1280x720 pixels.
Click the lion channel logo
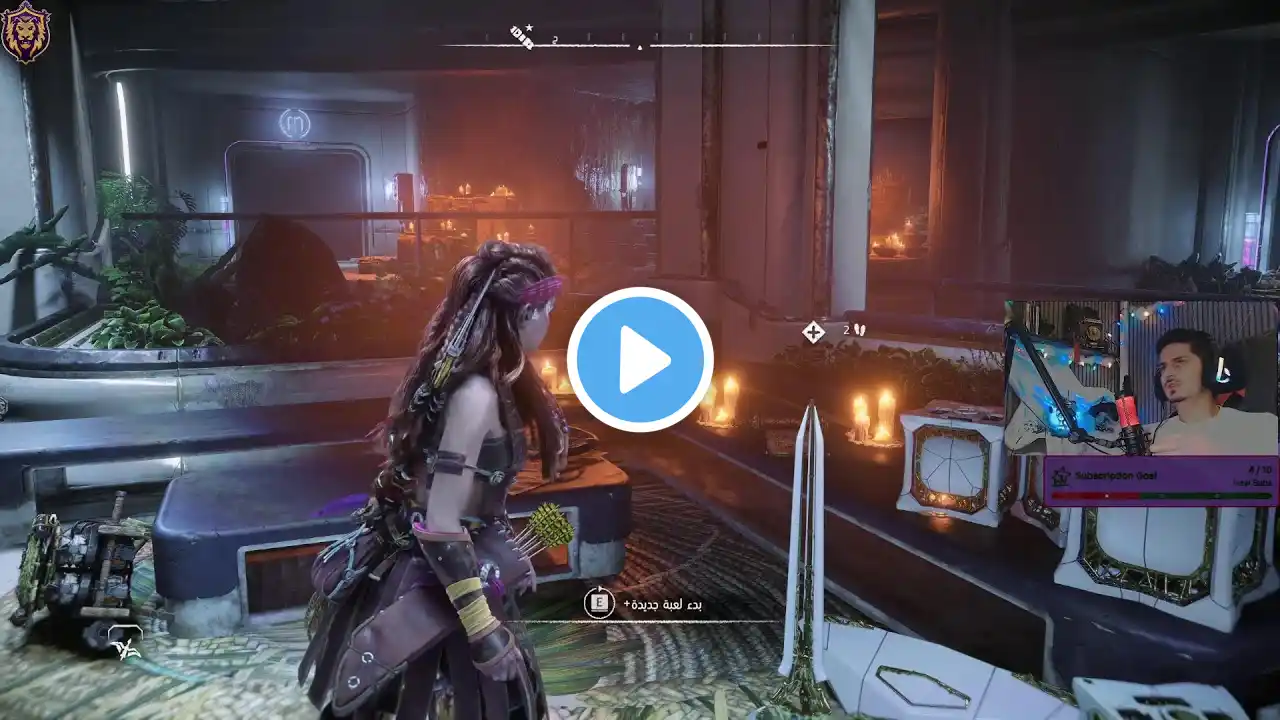coord(25,30)
